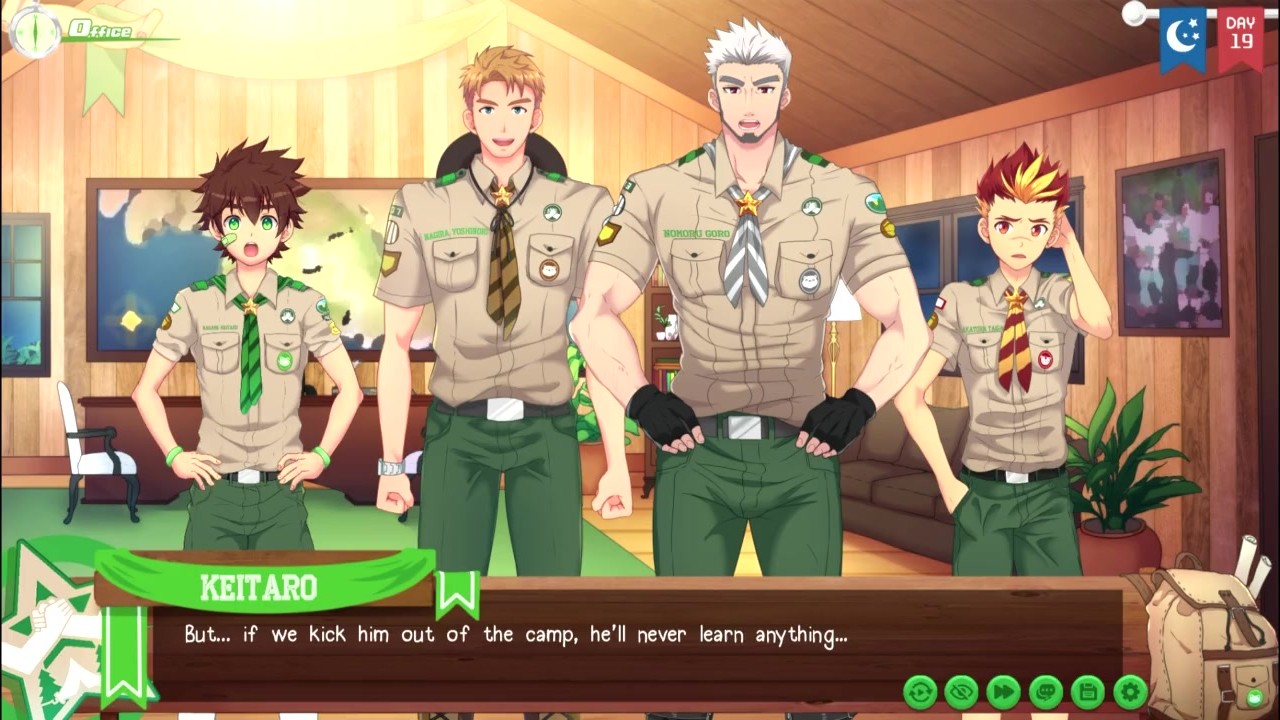The width and height of the screenshot is (1280, 720).
Task: Open the save menu floppy disk icon
Action: 1088,691
